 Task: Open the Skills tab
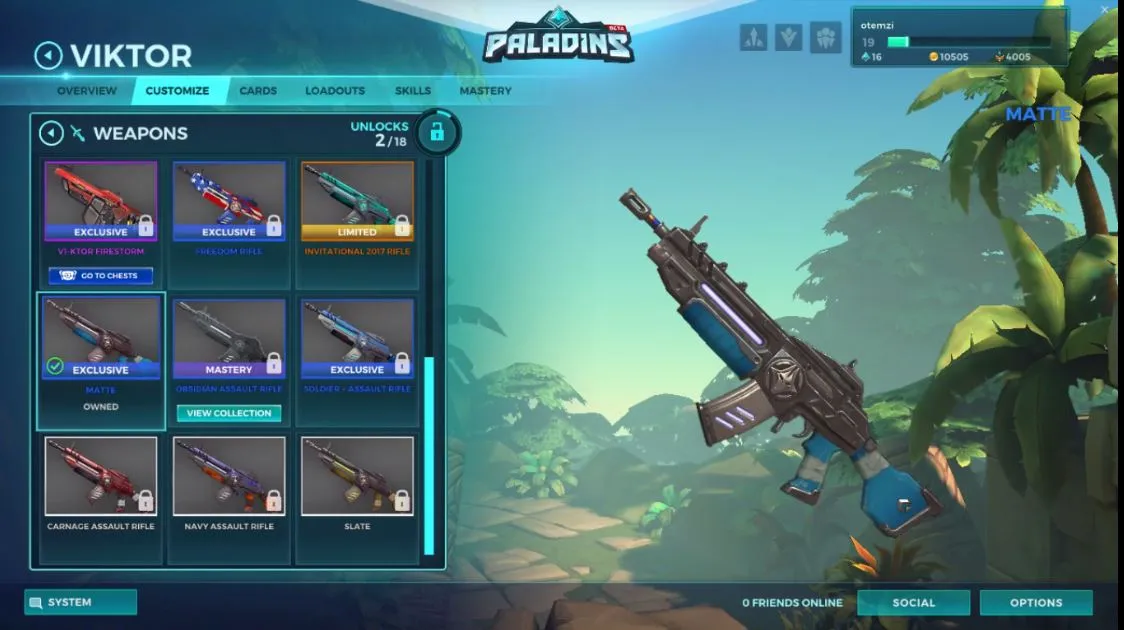pos(413,91)
